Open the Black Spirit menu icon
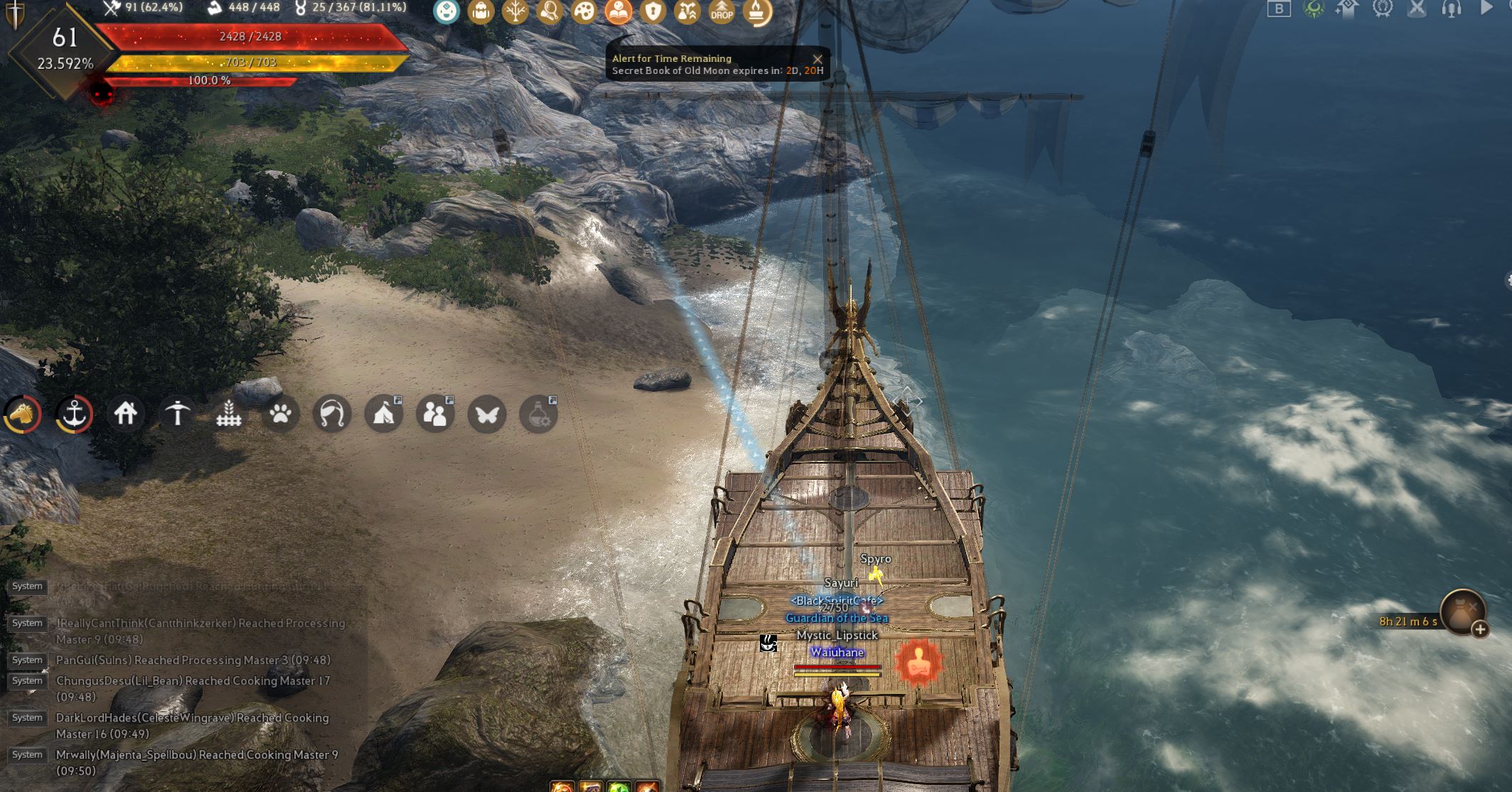 [446, 12]
